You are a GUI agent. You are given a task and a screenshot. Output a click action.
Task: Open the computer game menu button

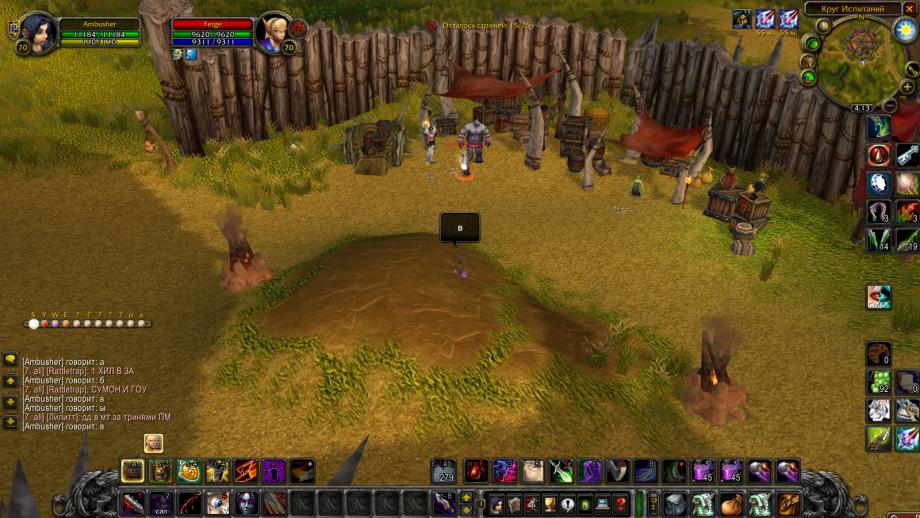[x=603, y=504]
